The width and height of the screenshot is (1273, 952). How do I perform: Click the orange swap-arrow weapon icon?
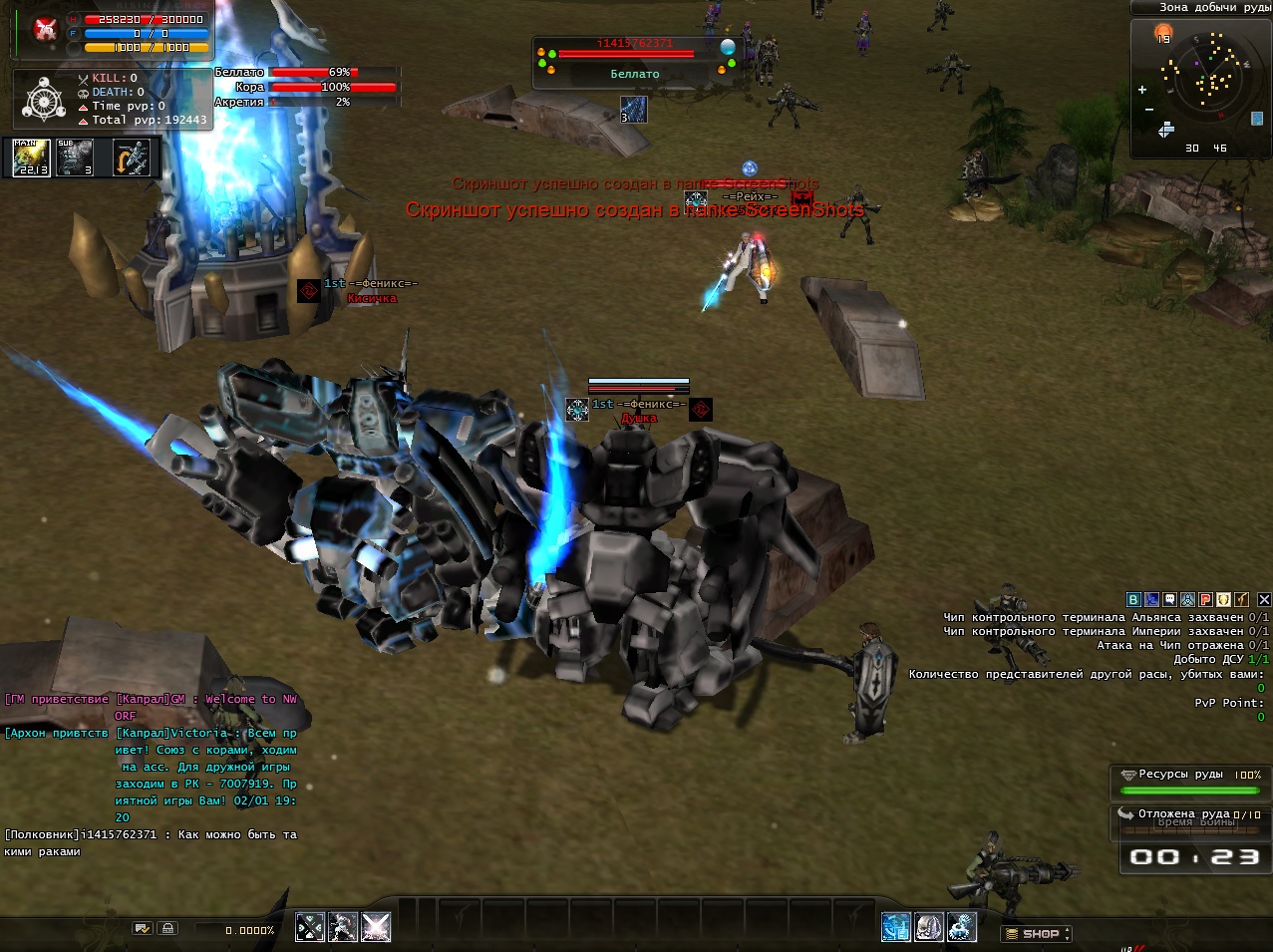coord(132,158)
